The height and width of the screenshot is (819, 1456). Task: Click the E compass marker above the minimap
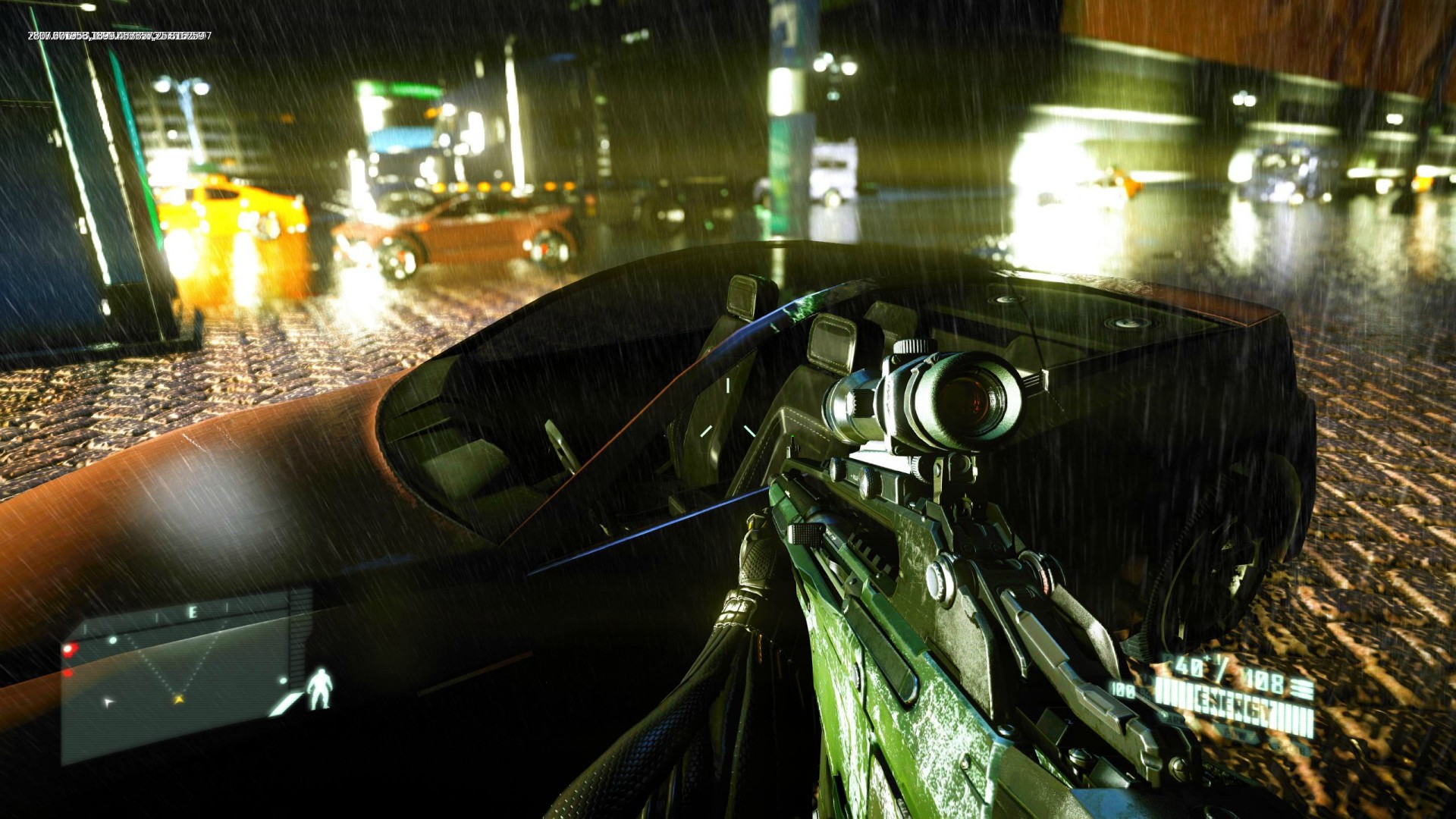click(x=193, y=611)
